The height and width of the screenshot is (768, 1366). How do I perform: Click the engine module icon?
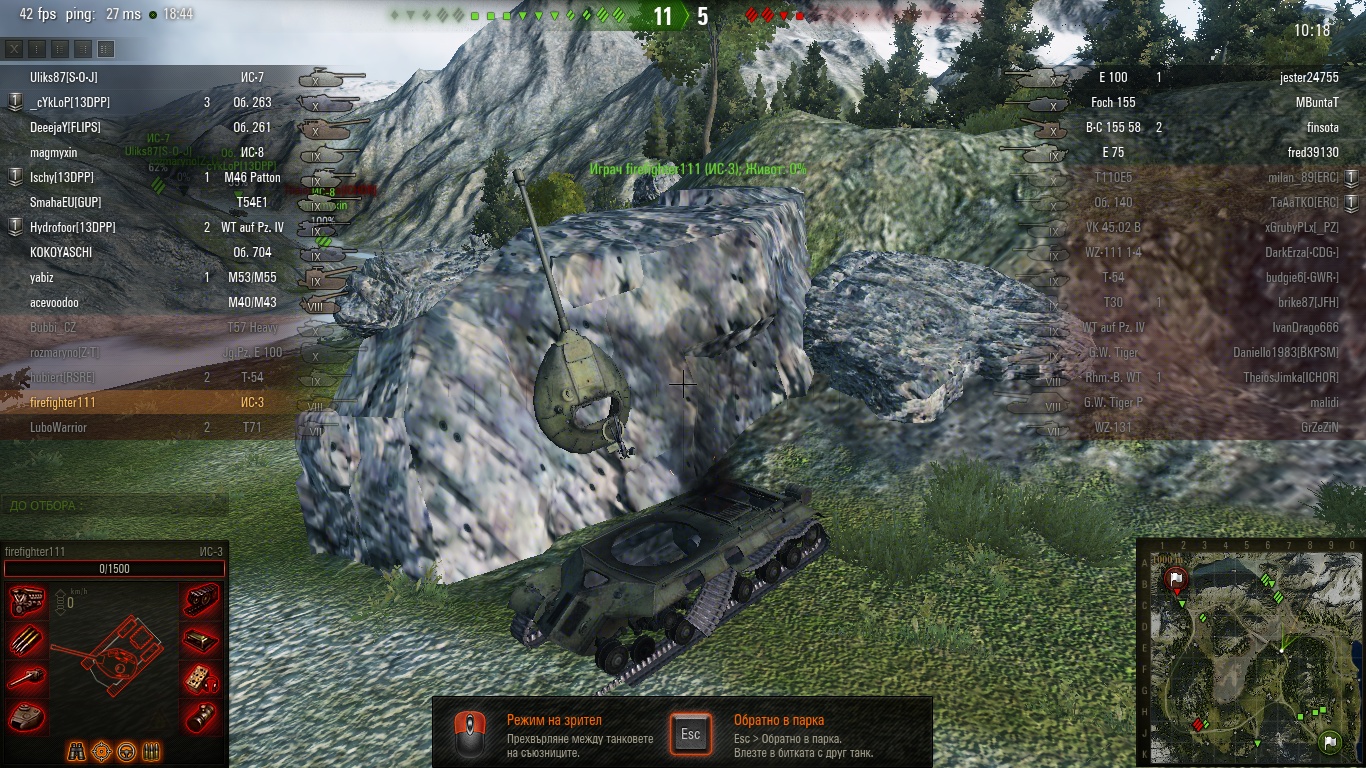(27, 601)
